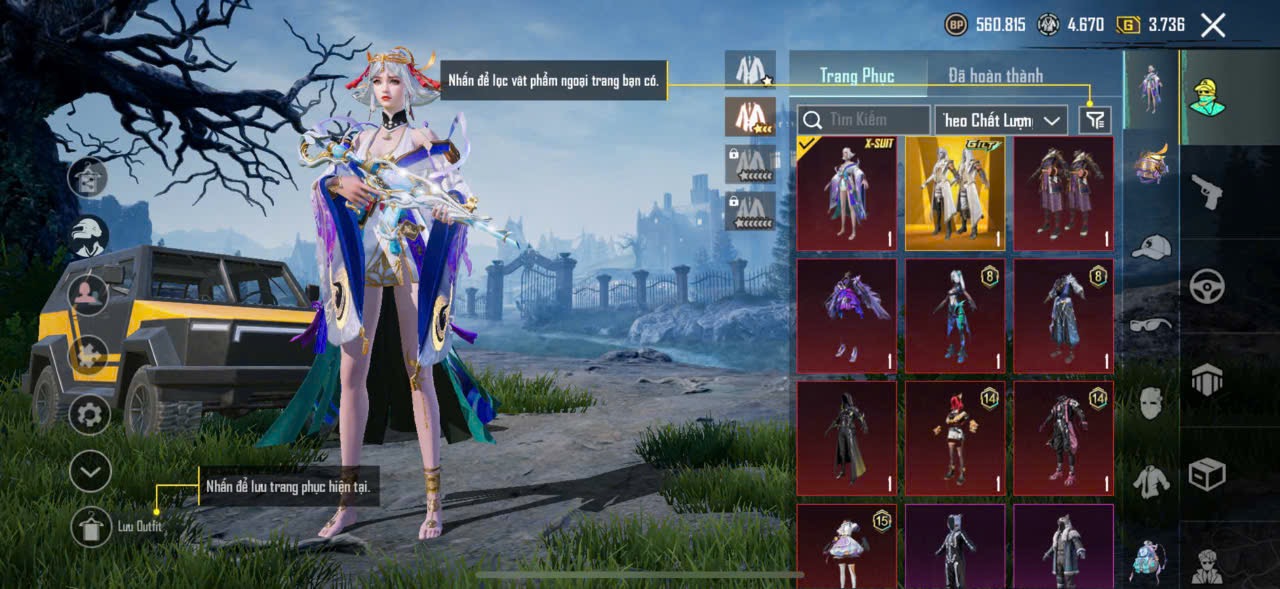Toggle the owned-items filter button
This screenshot has width=1280, height=589.
click(1096, 120)
